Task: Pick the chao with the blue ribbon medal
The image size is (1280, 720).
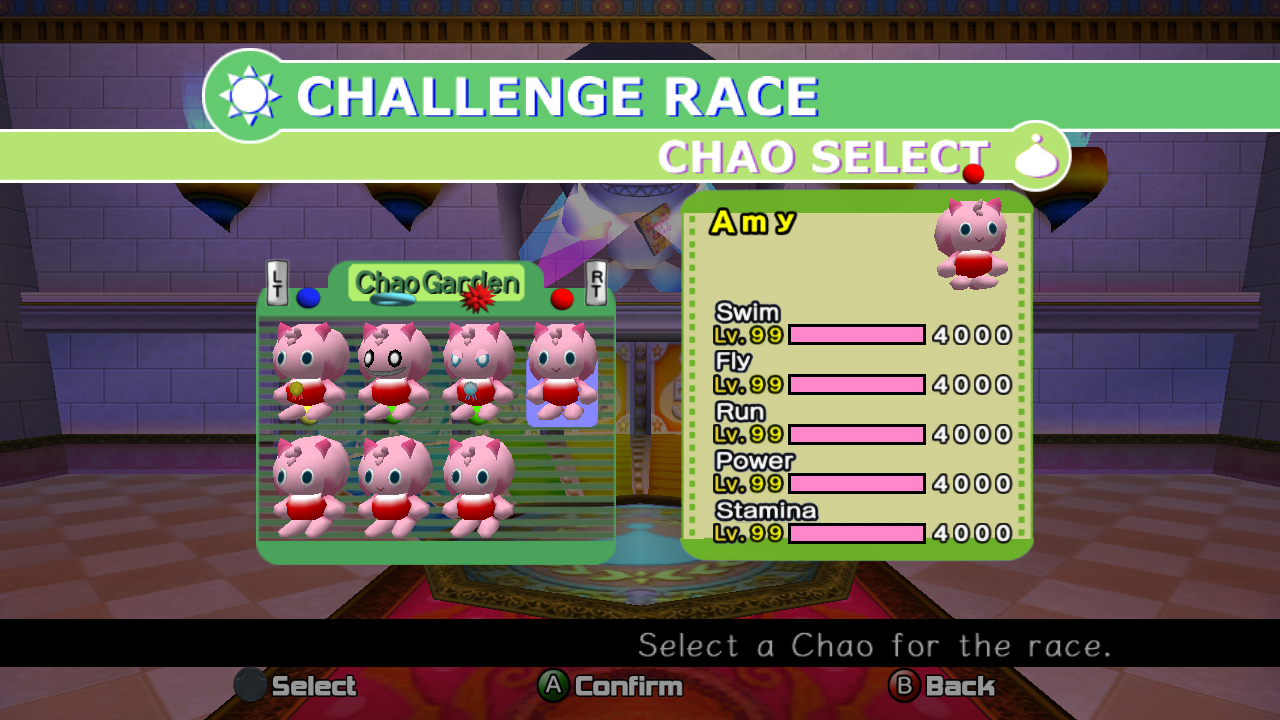Action: click(477, 372)
